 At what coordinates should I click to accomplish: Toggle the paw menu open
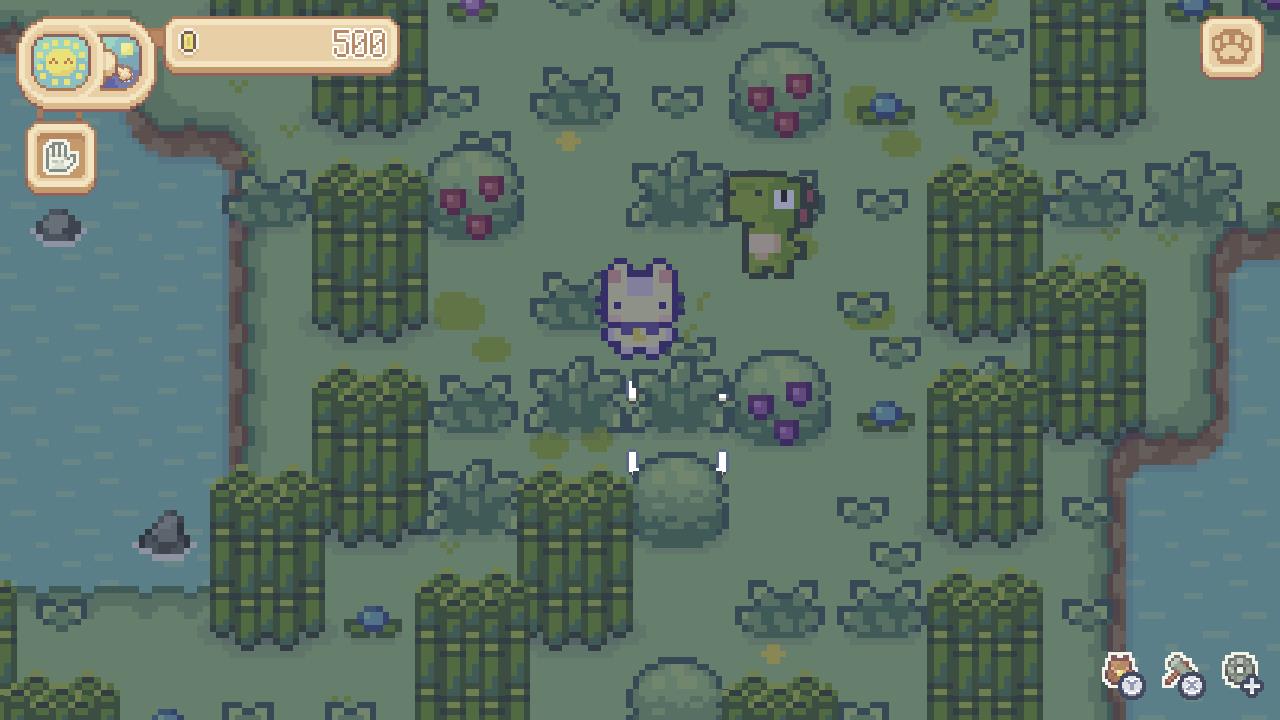coord(1232,47)
